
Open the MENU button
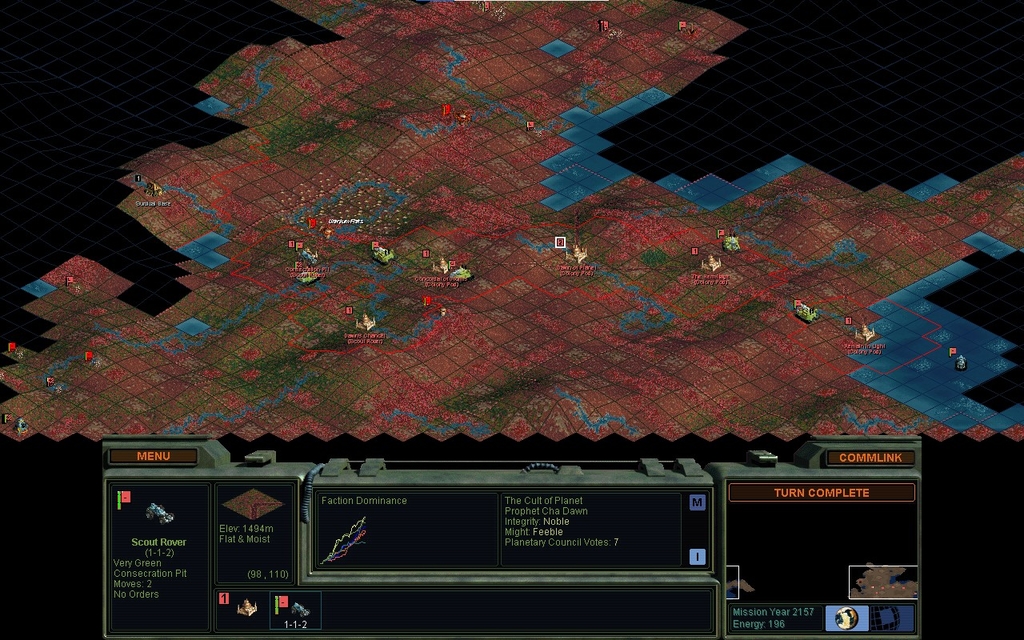[x=153, y=456]
